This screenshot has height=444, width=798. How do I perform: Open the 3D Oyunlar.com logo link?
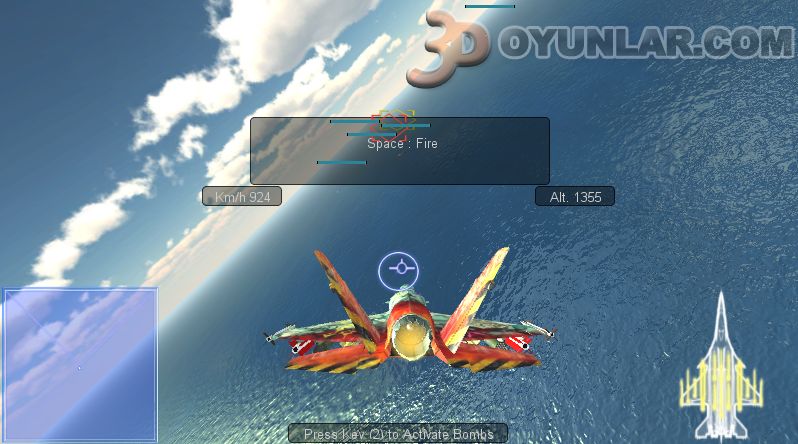click(x=600, y=42)
